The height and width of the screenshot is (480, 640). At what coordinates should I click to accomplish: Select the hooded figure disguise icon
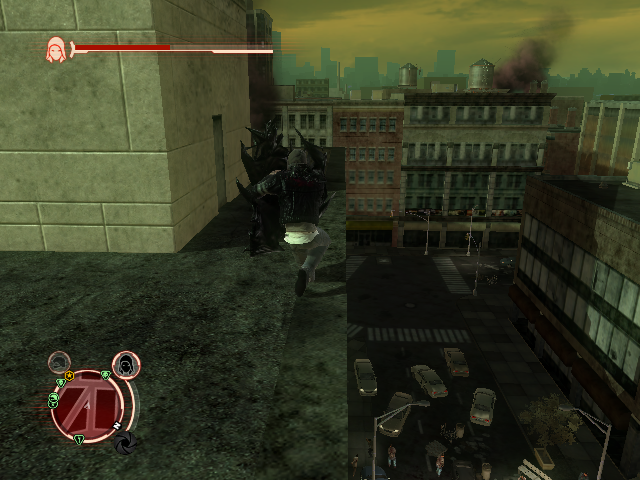coord(126,365)
